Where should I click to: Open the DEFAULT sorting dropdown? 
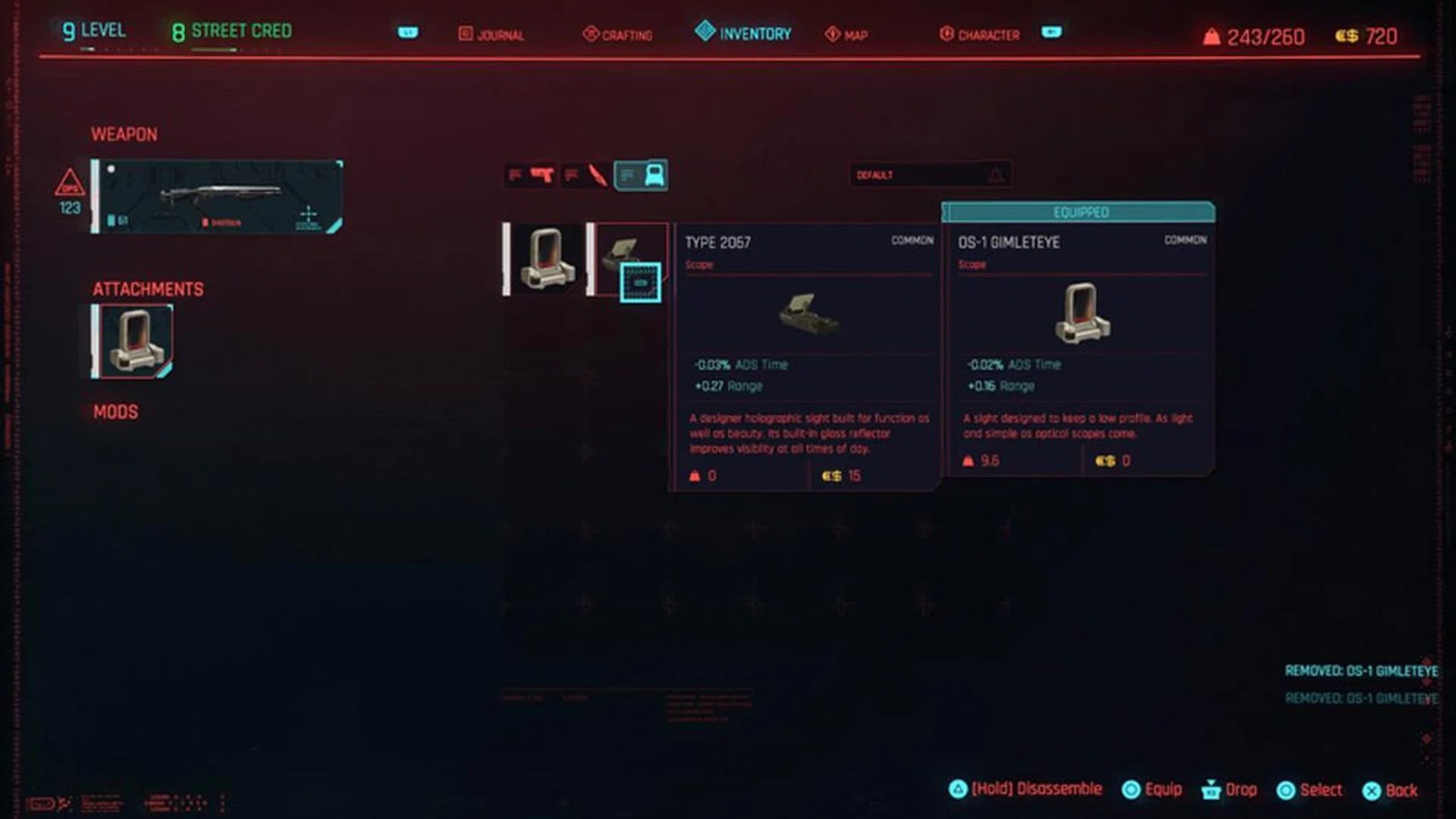click(929, 175)
